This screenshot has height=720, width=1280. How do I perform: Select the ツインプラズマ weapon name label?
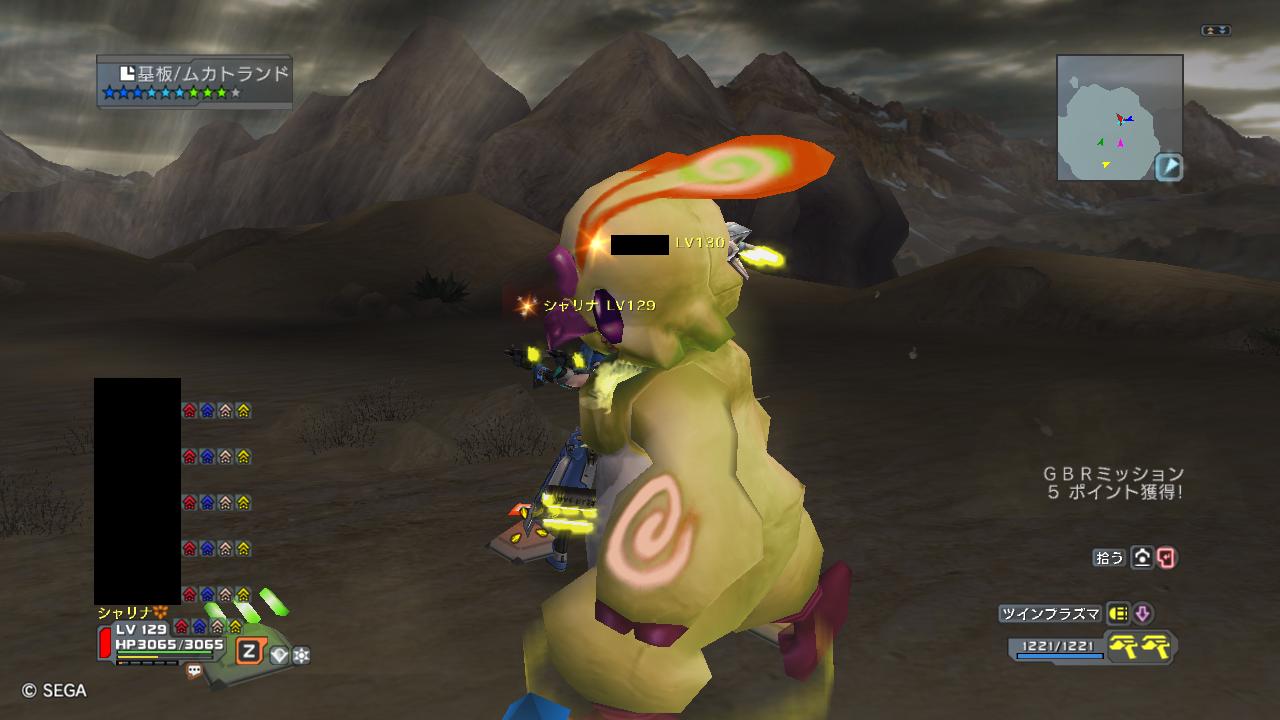[x=1049, y=614]
